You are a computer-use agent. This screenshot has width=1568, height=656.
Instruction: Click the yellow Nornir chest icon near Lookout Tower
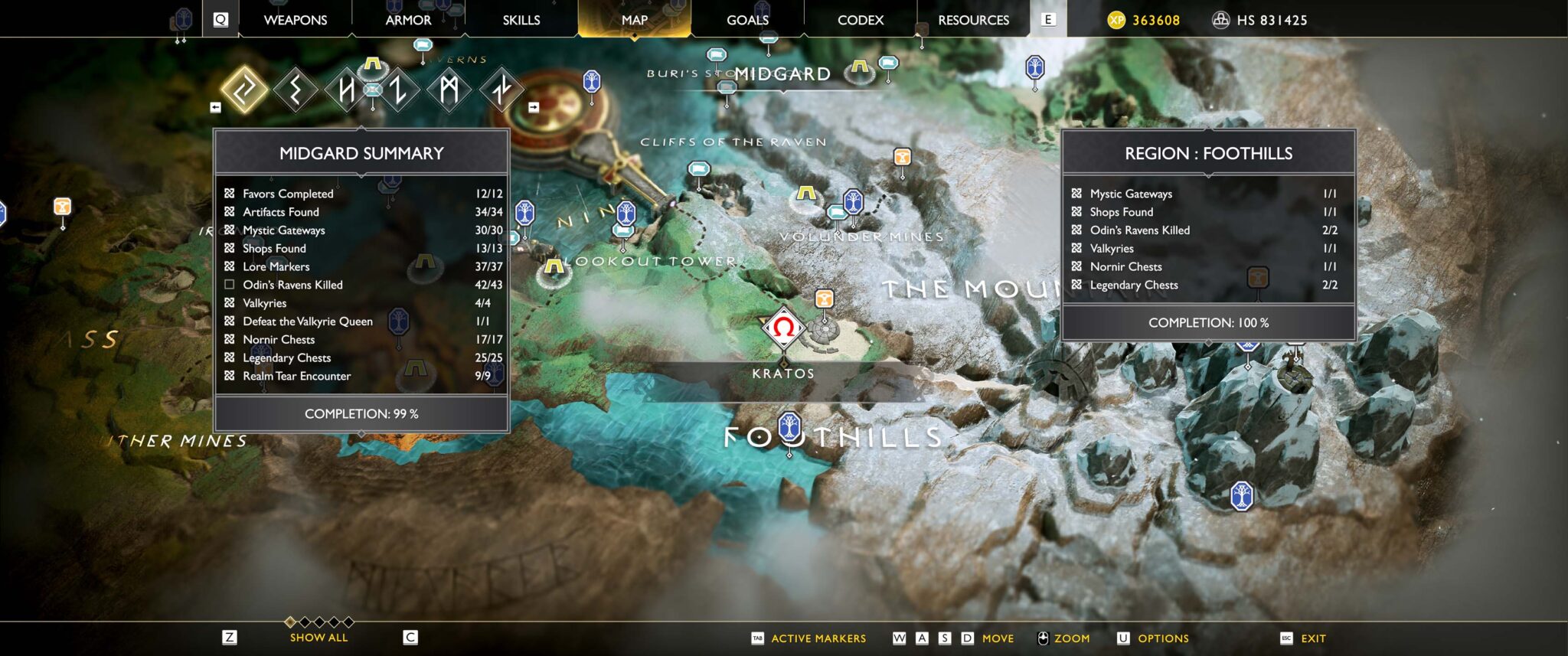(554, 268)
